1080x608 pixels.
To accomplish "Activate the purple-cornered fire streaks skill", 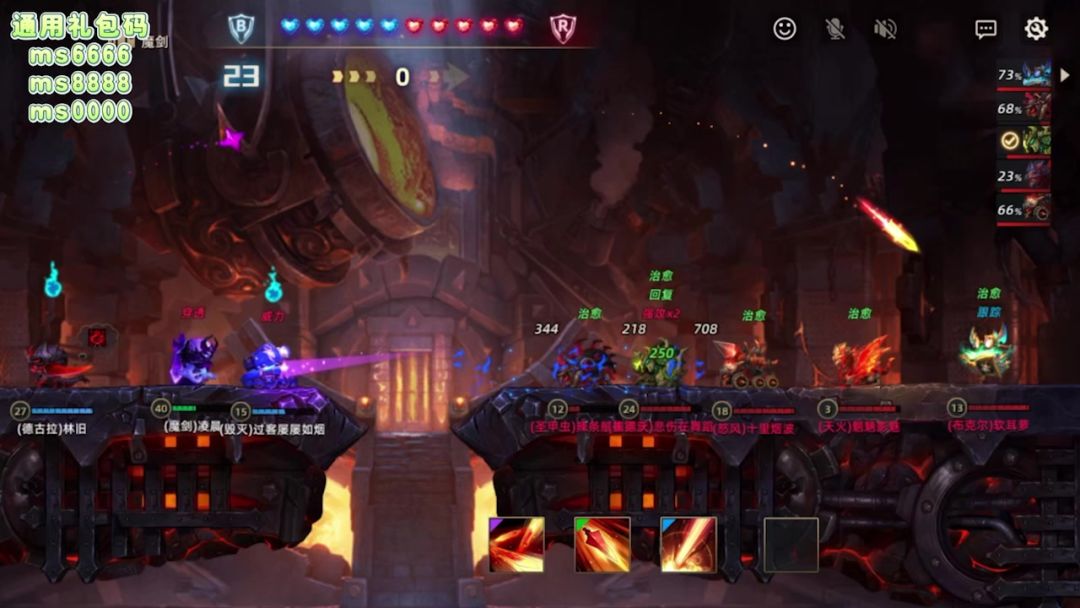I will click(517, 545).
